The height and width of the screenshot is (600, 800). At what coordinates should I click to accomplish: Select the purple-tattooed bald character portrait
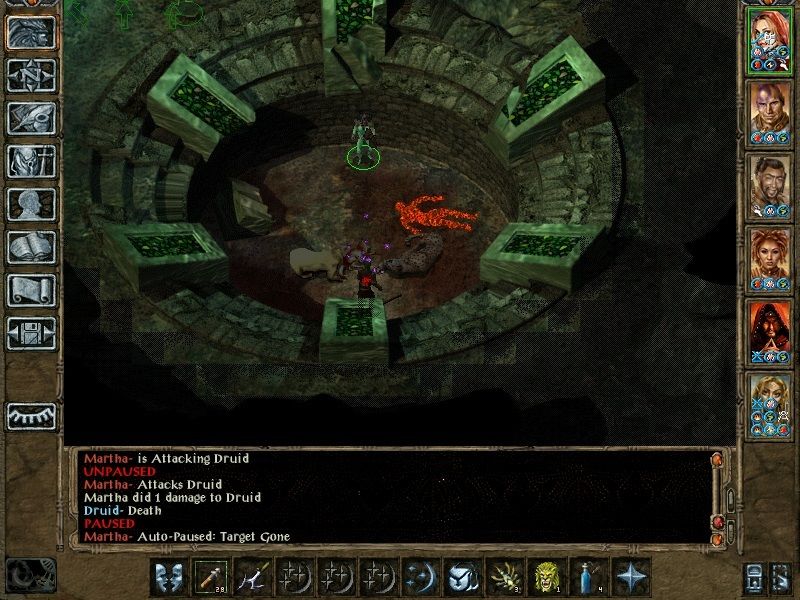click(771, 113)
